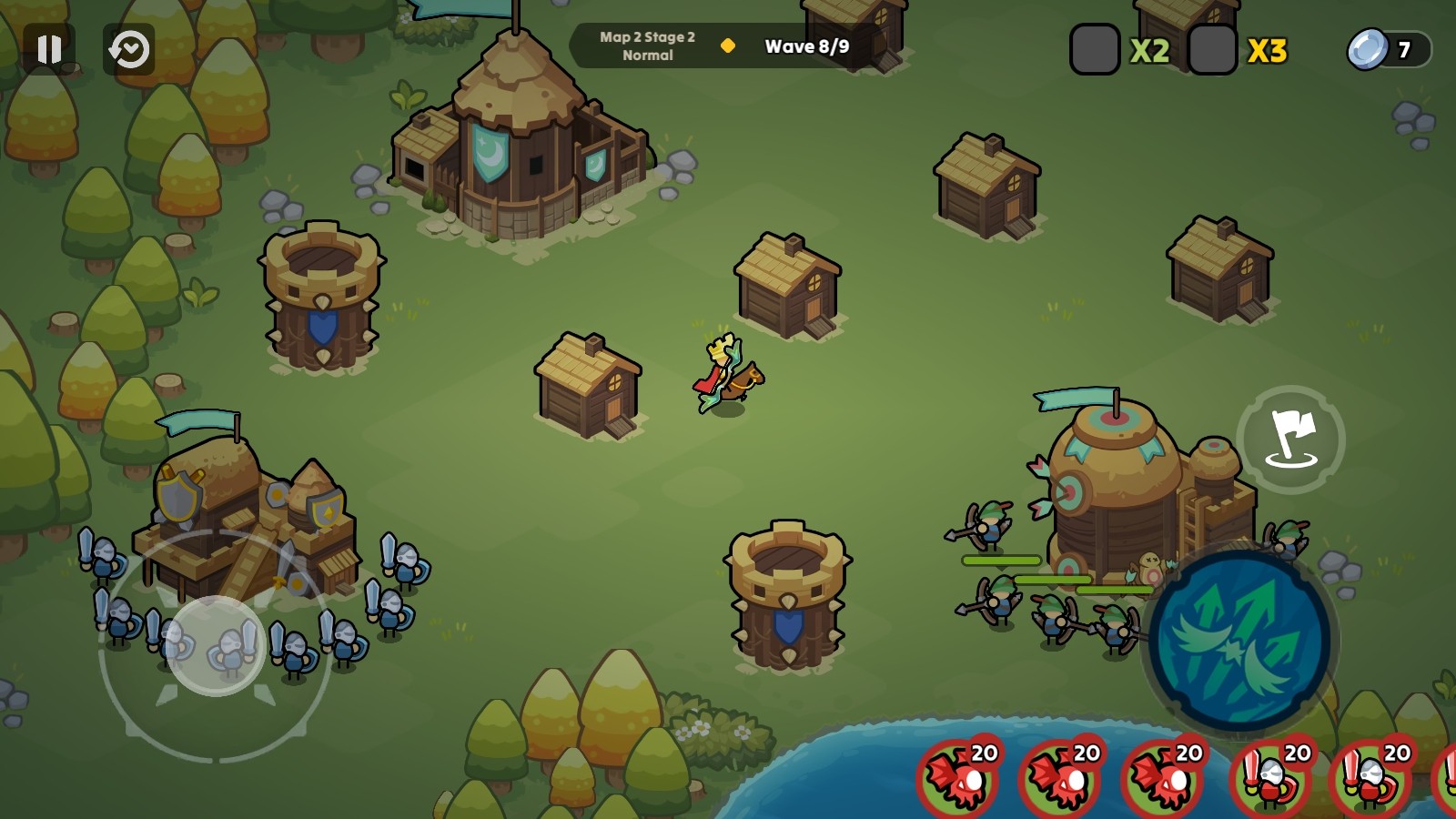Toggle the X2 speed checkbox
This screenshot has height=819, width=1456.
click(x=1094, y=50)
